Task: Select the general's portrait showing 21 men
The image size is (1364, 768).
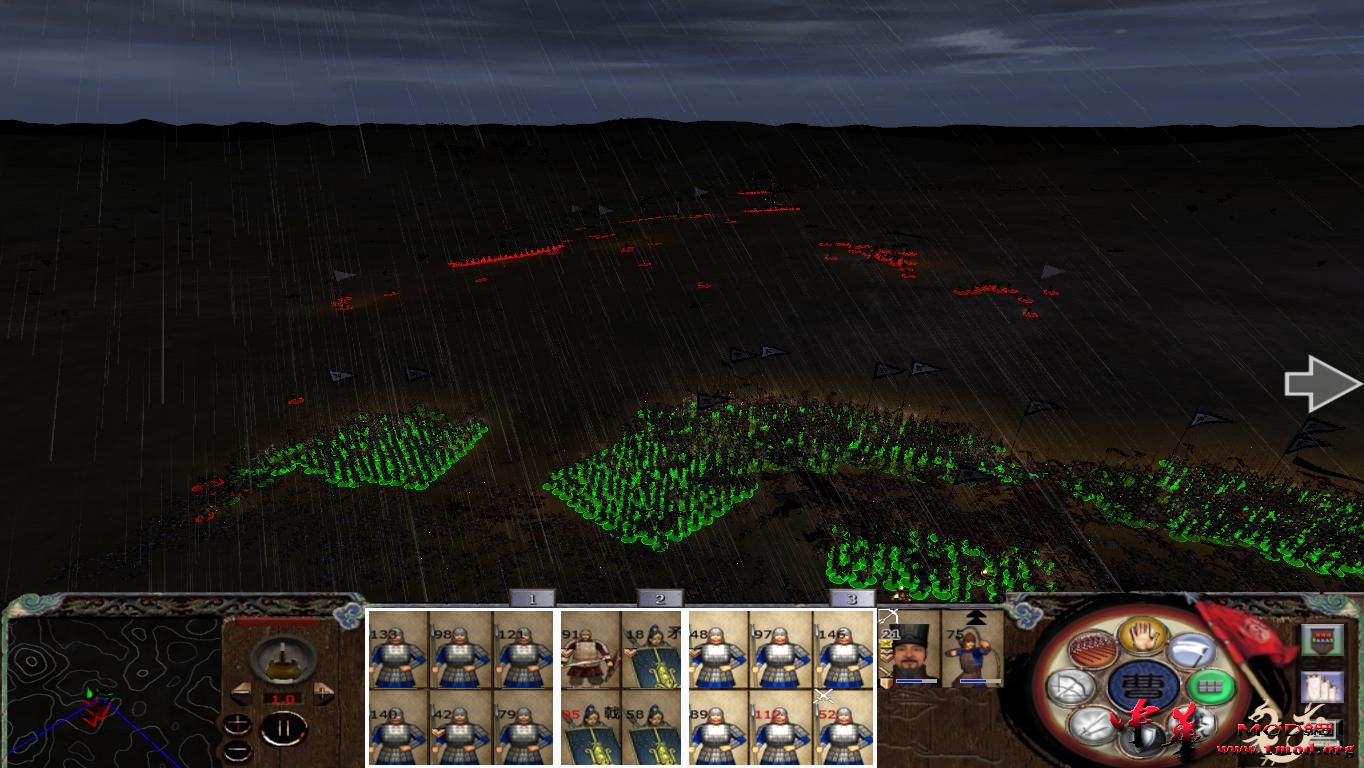Action: (909, 655)
